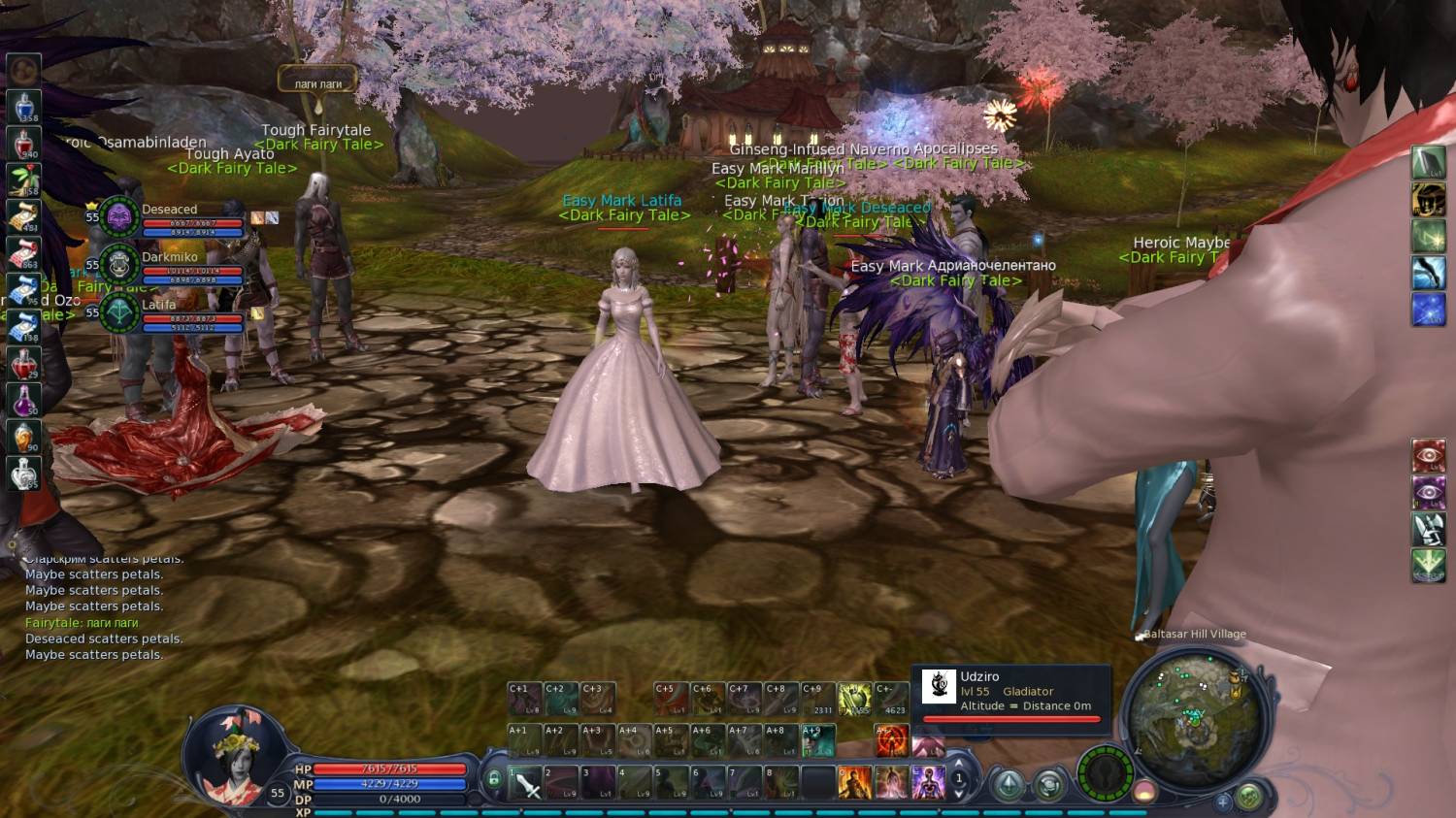This screenshot has width=1456, height=818.
Task: Use the A+9 teal skill slot
Action: click(818, 740)
